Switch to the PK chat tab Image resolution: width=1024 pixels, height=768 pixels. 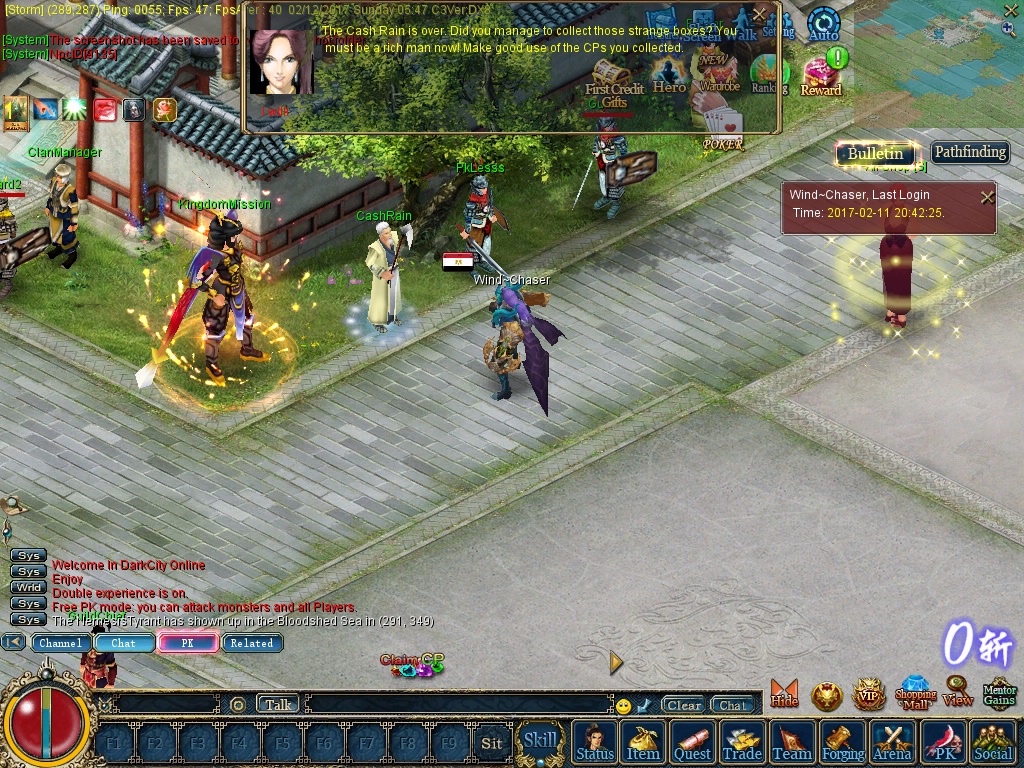click(187, 643)
